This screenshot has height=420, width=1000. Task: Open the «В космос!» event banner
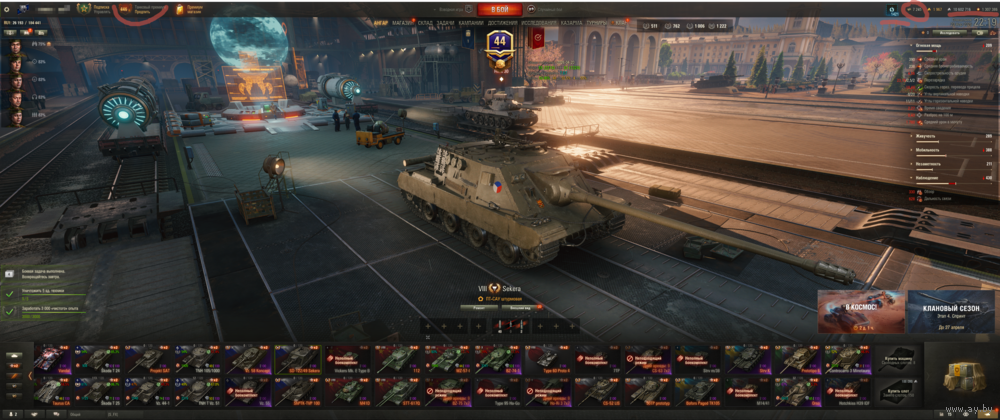point(861,311)
